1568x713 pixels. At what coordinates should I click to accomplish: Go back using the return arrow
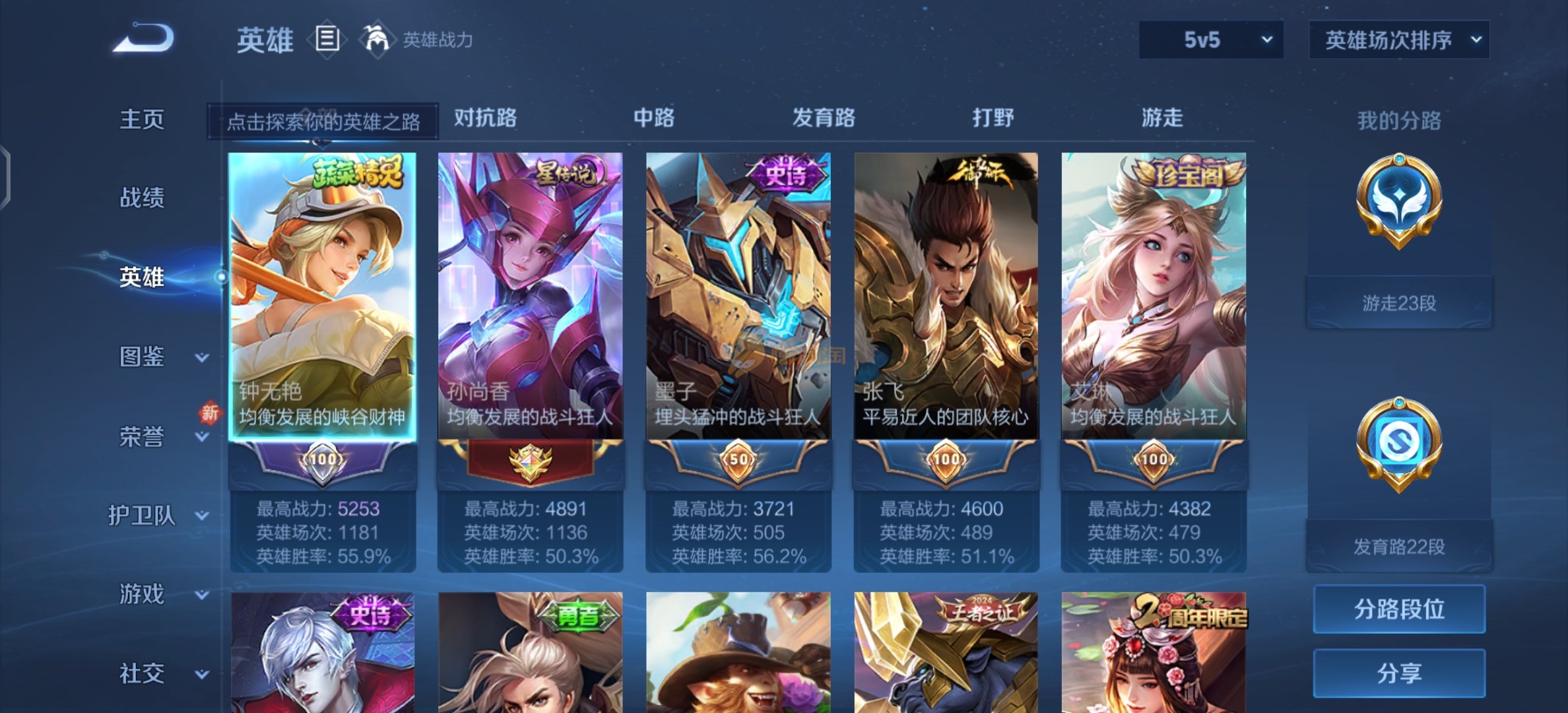click(144, 38)
